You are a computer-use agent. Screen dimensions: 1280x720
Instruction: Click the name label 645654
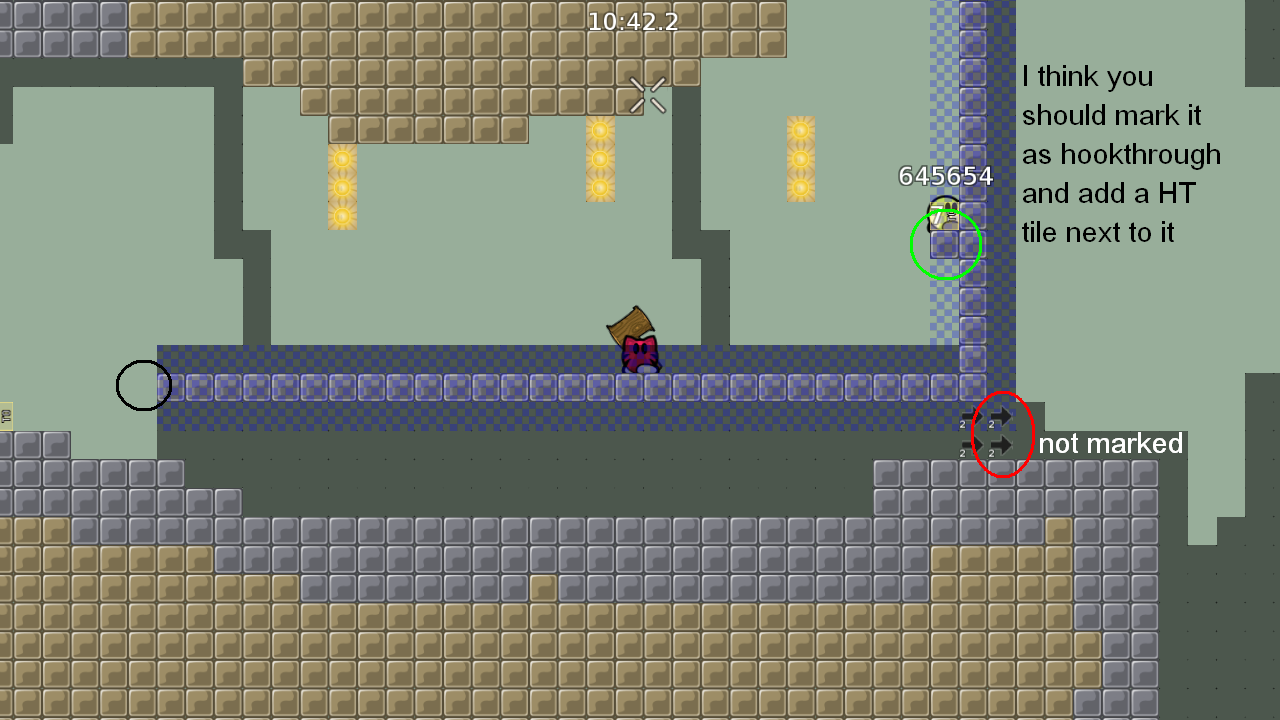pos(944,176)
